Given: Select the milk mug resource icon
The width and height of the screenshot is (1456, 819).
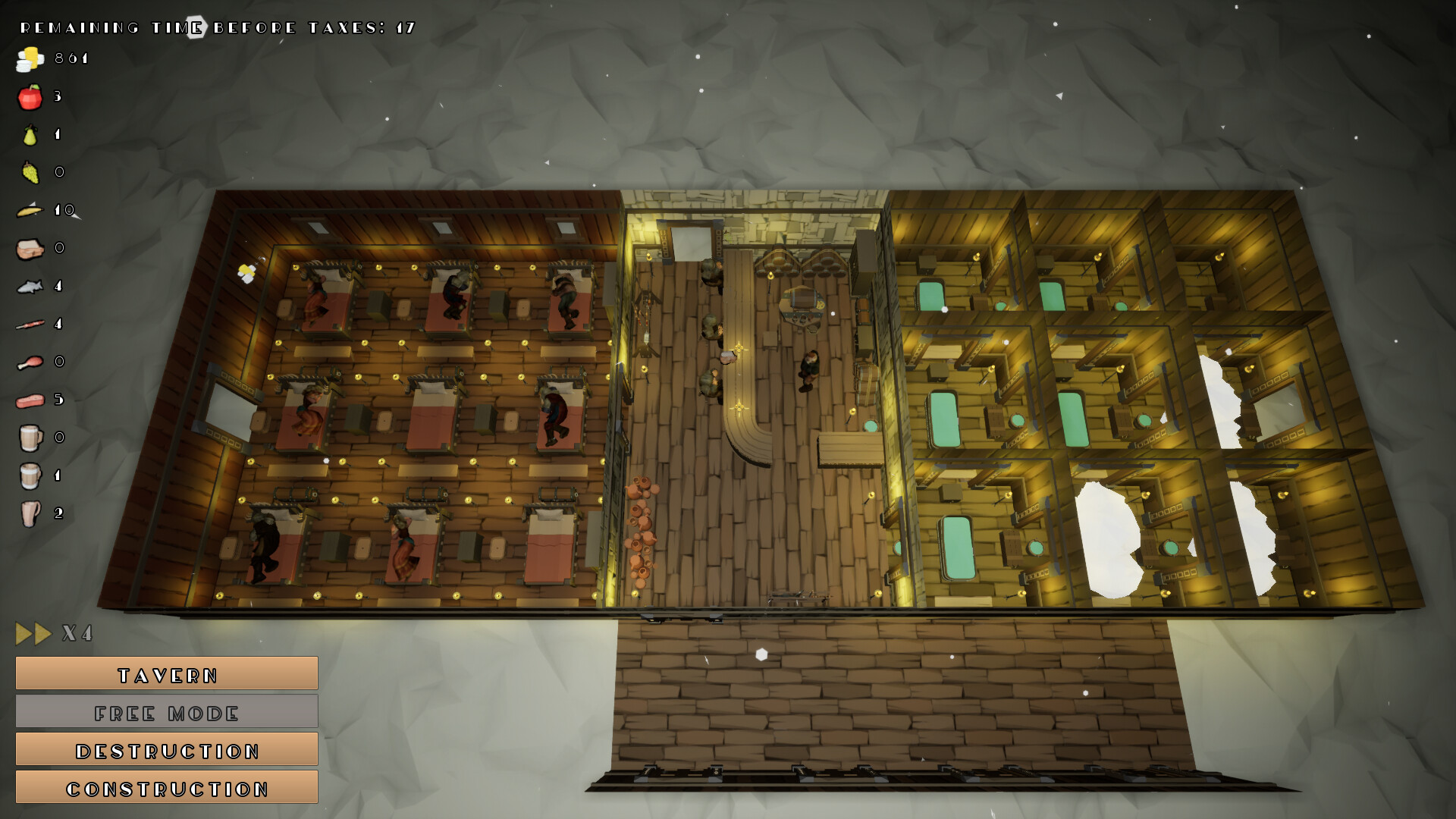Looking at the screenshot, I should pyautogui.click(x=29, y=475).
